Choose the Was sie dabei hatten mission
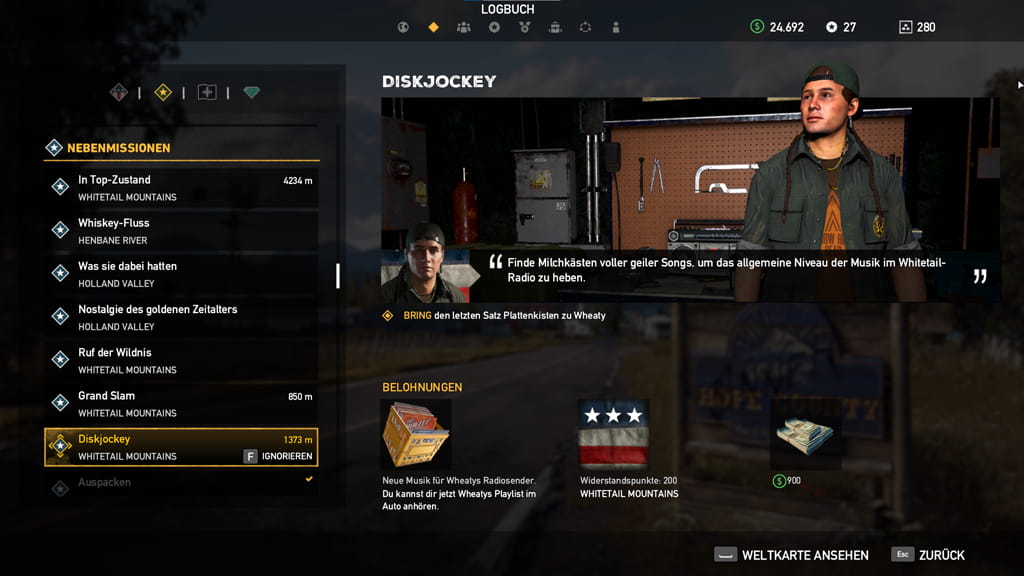Viewport: 1024px width, 576px height. pyautogui.click(x=182, y=274)
